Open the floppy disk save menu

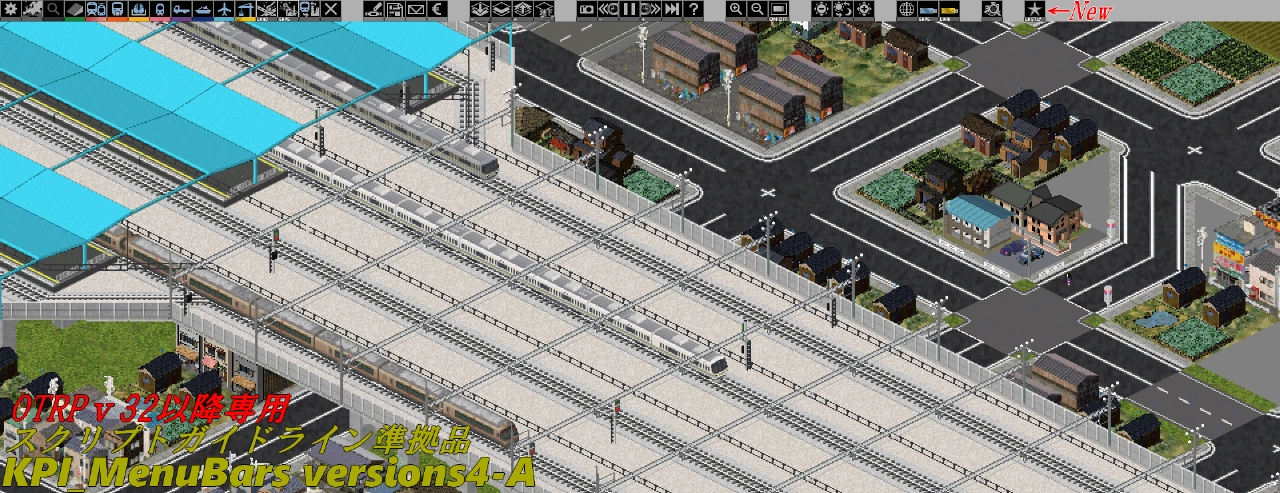394,9
